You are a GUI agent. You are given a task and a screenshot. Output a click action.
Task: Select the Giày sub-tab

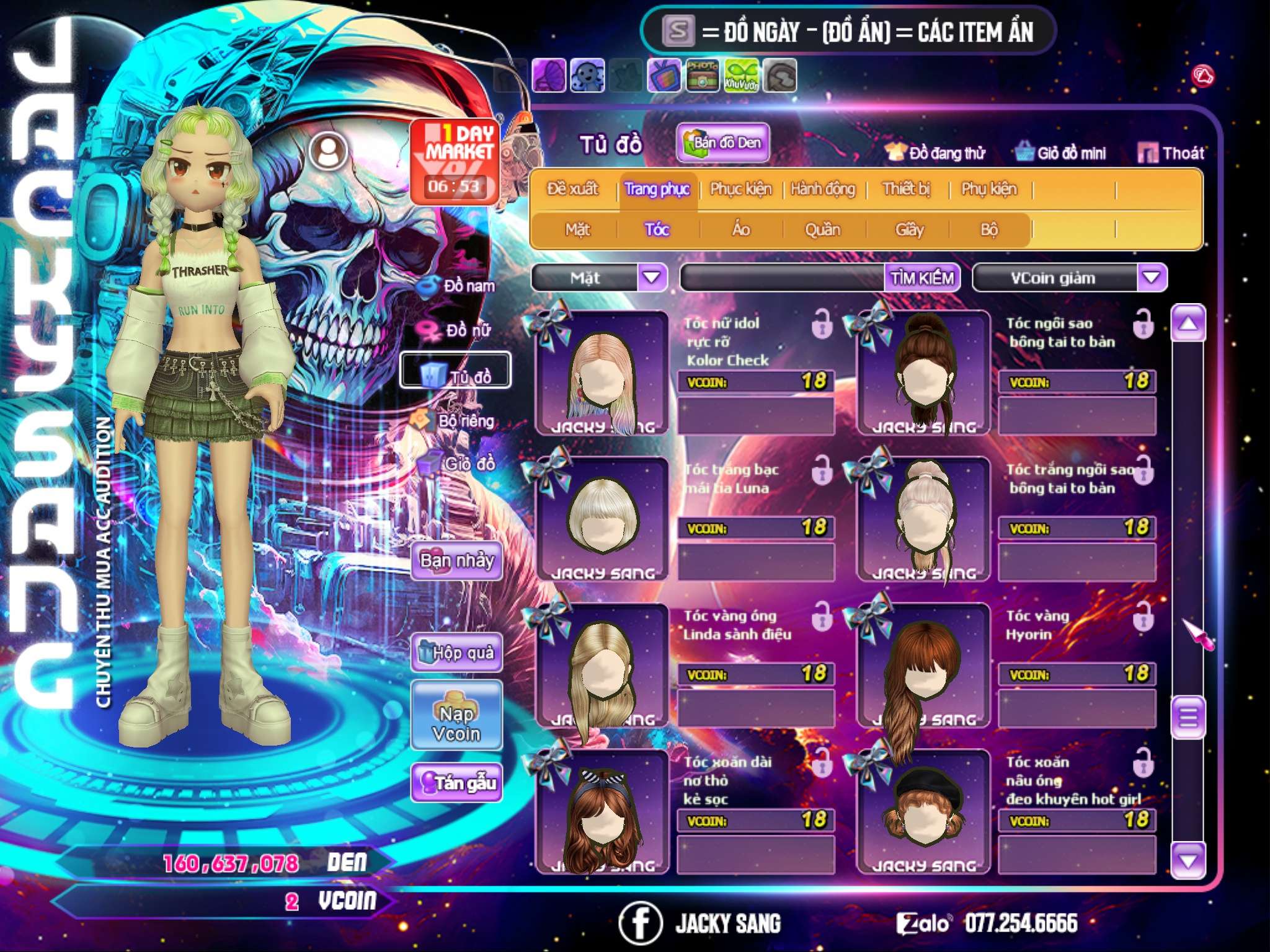(x=909, y=230)
